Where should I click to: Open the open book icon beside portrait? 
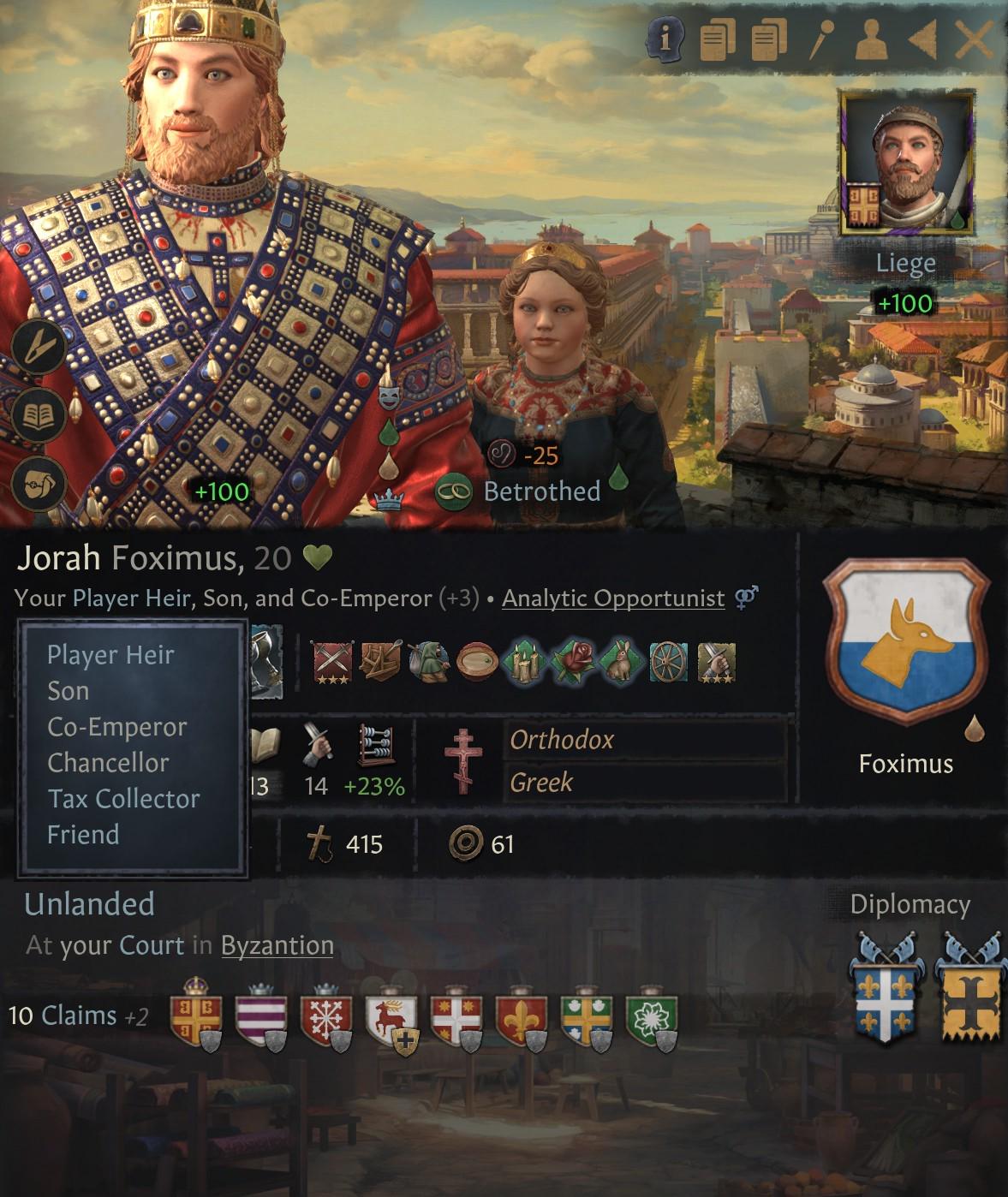(39, 416)
